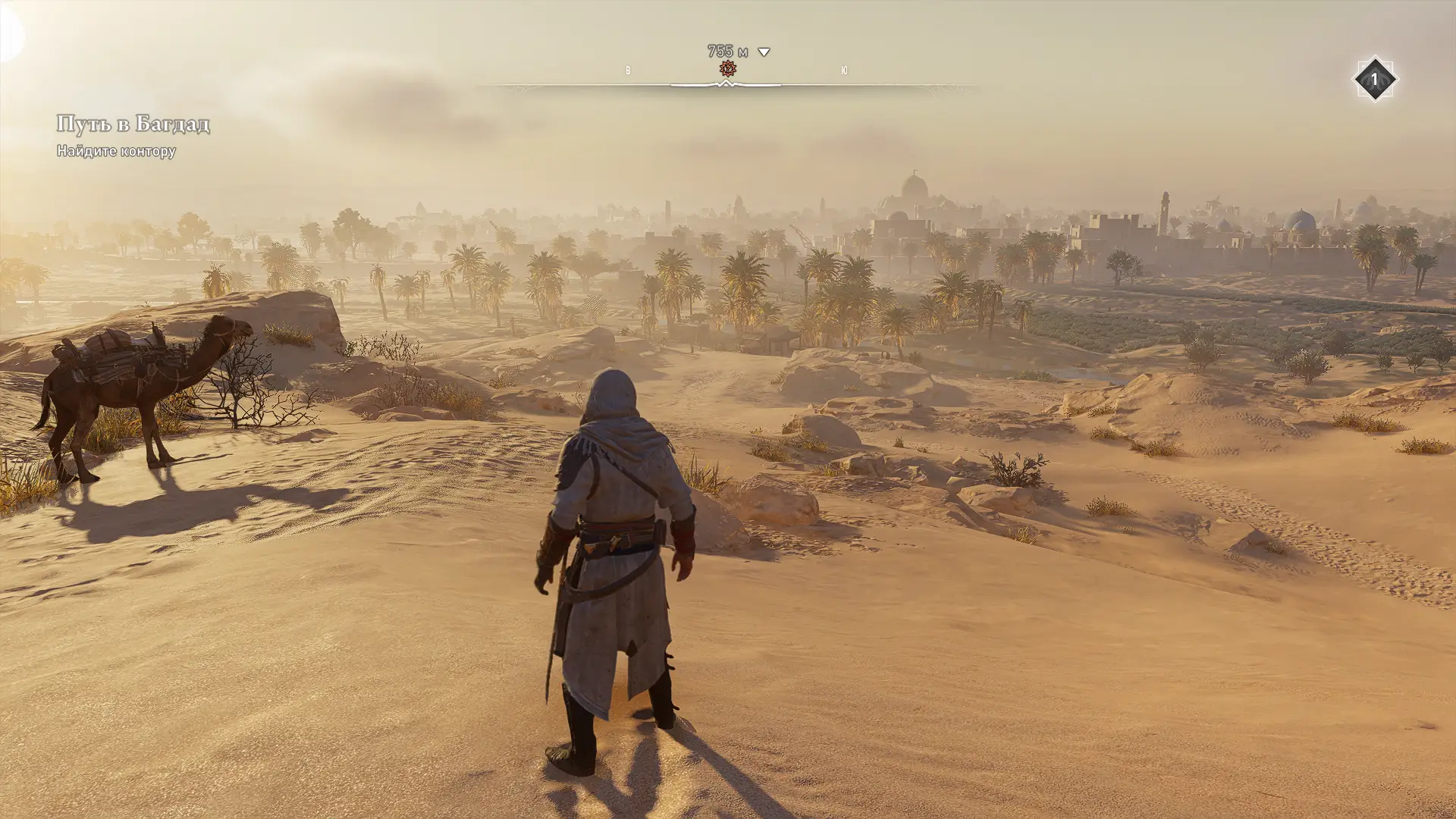
Task: Select the Путь в Багдад quest tracker
Action: click(133, 124)
